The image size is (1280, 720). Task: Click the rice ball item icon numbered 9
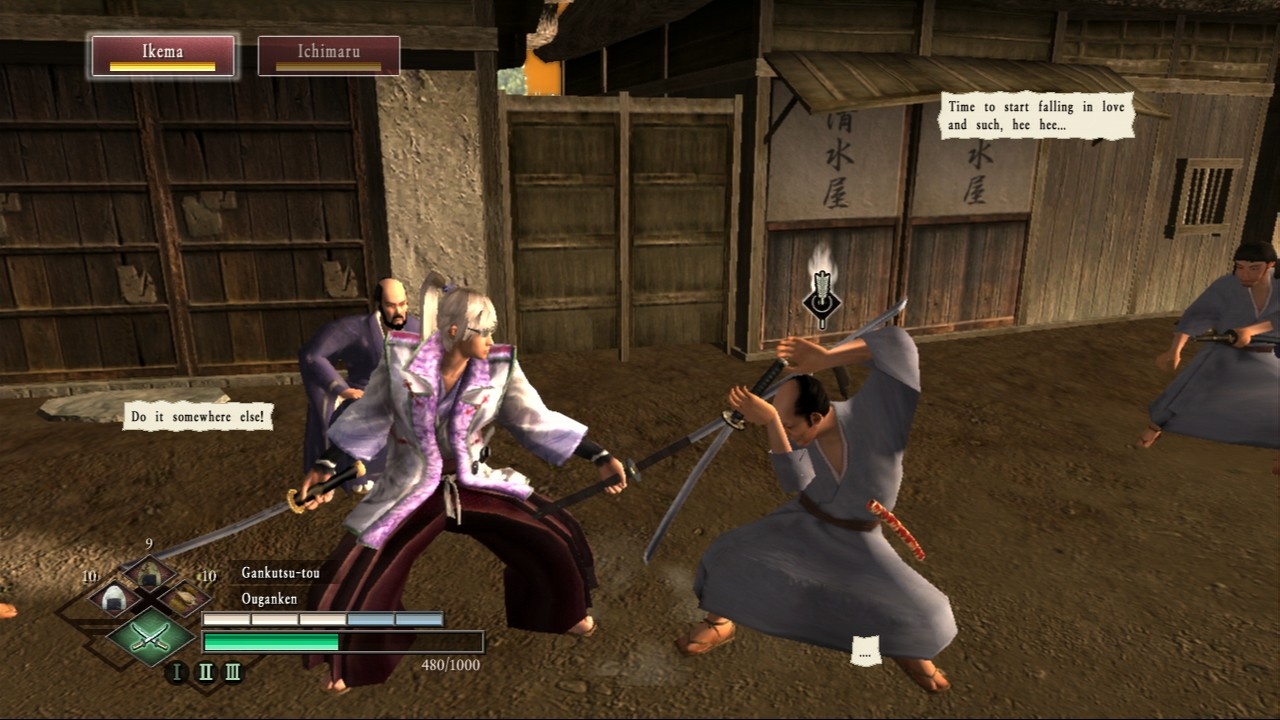tap(149, 571)
